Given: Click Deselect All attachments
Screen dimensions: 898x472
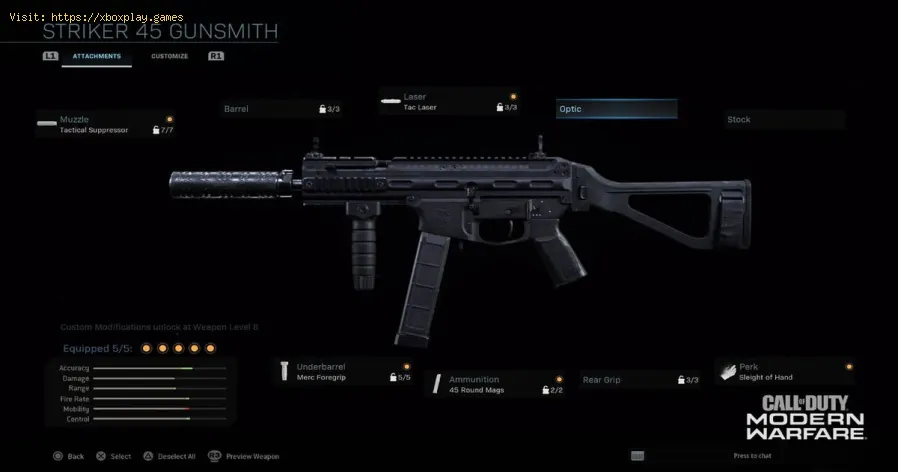Looking at the screenshot, I should [170, 456].
